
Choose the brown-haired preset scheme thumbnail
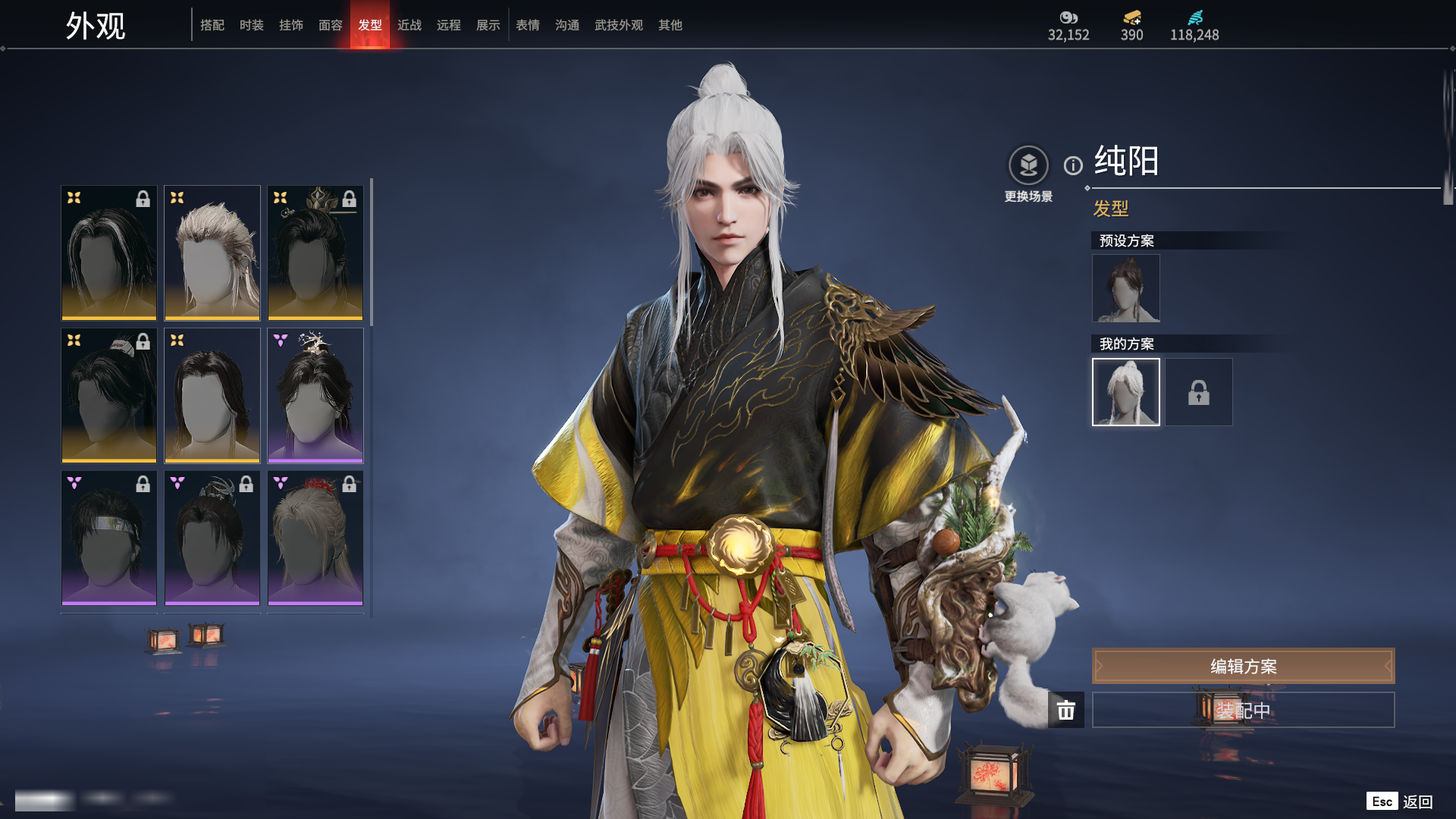1125,288
